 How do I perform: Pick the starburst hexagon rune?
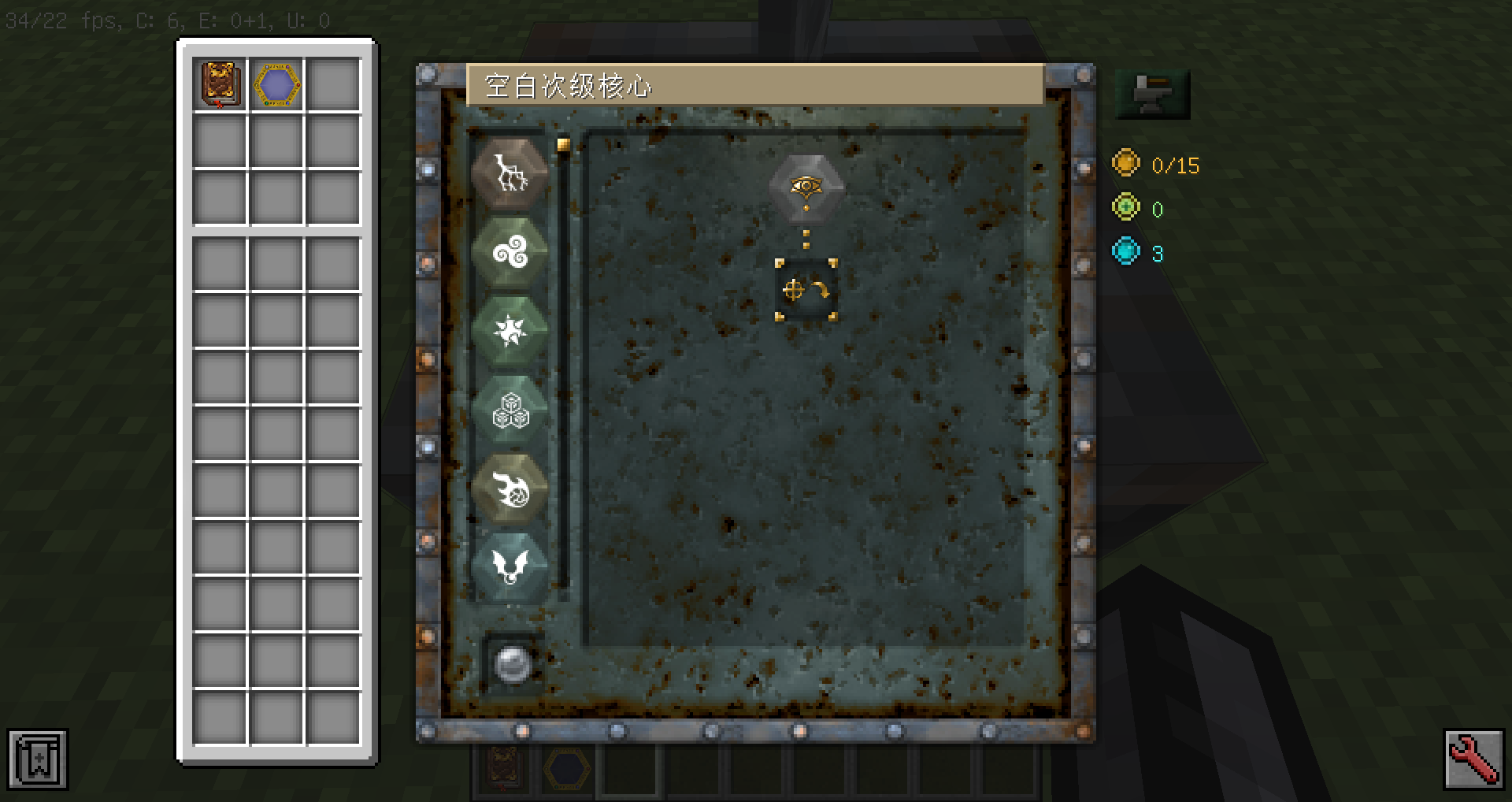(x=510, y=332)
